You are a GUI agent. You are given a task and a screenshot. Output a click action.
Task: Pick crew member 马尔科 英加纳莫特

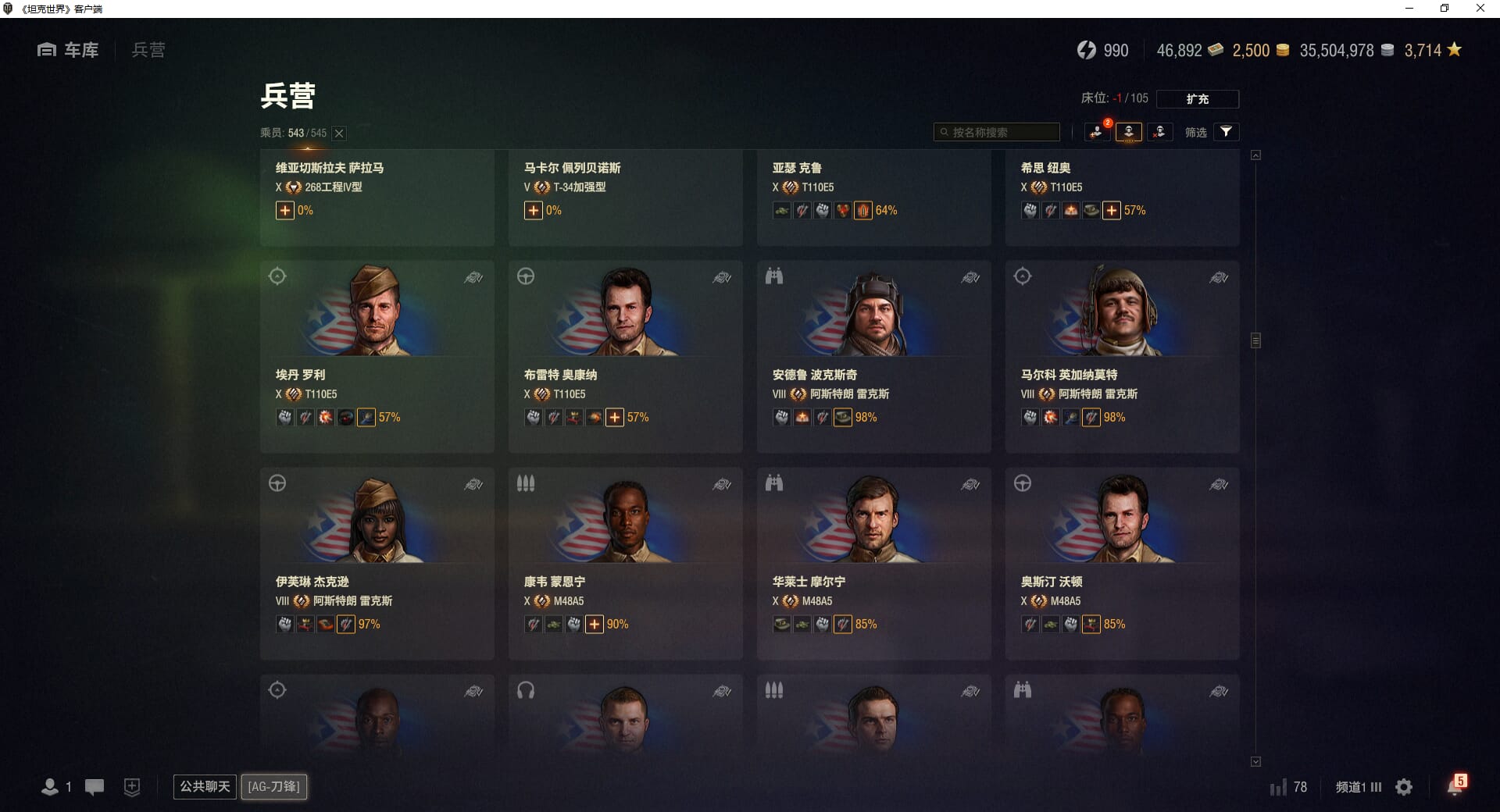[1122, 356]
